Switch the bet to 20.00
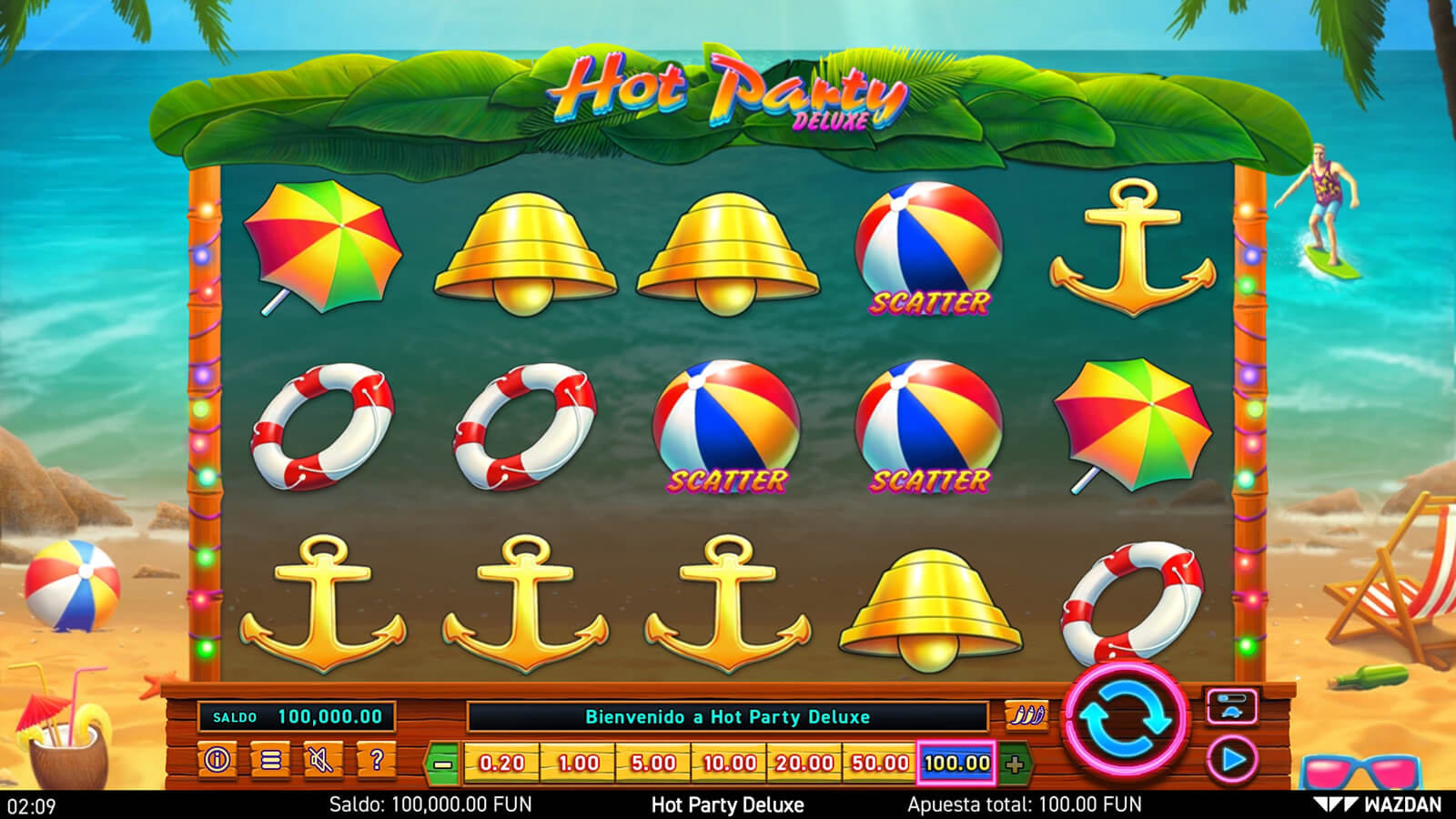1456x819 pixels. click(x=804, y=763)
